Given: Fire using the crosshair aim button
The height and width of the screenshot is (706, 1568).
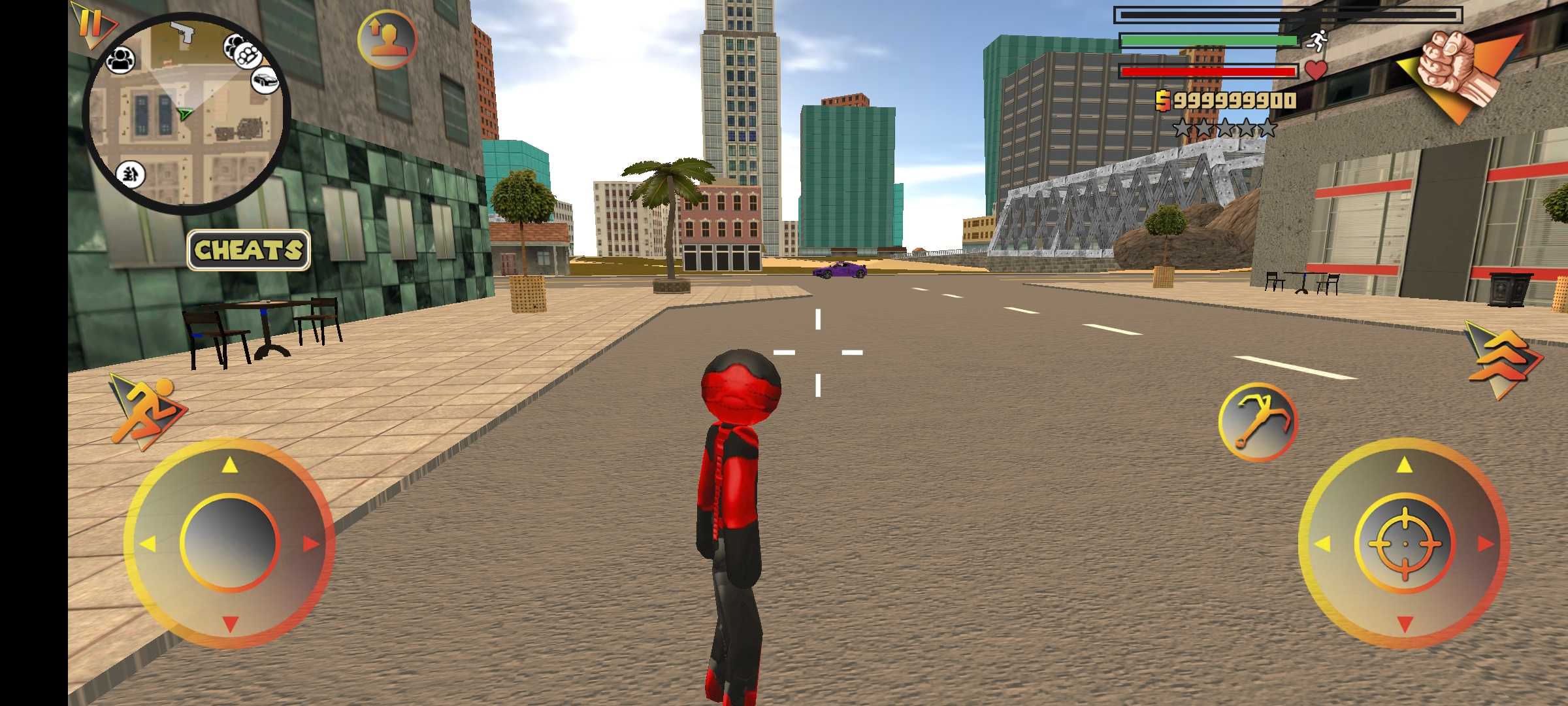Looking at the screenshot, I should [1405, 543].
